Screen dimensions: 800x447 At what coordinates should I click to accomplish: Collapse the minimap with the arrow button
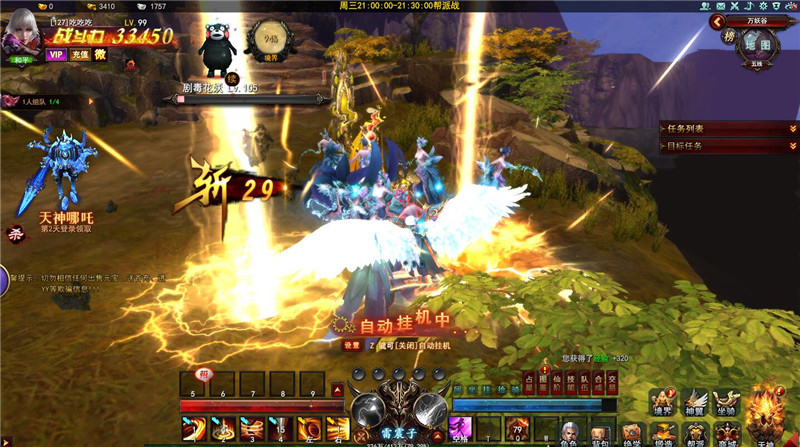[x=716, y=20]
